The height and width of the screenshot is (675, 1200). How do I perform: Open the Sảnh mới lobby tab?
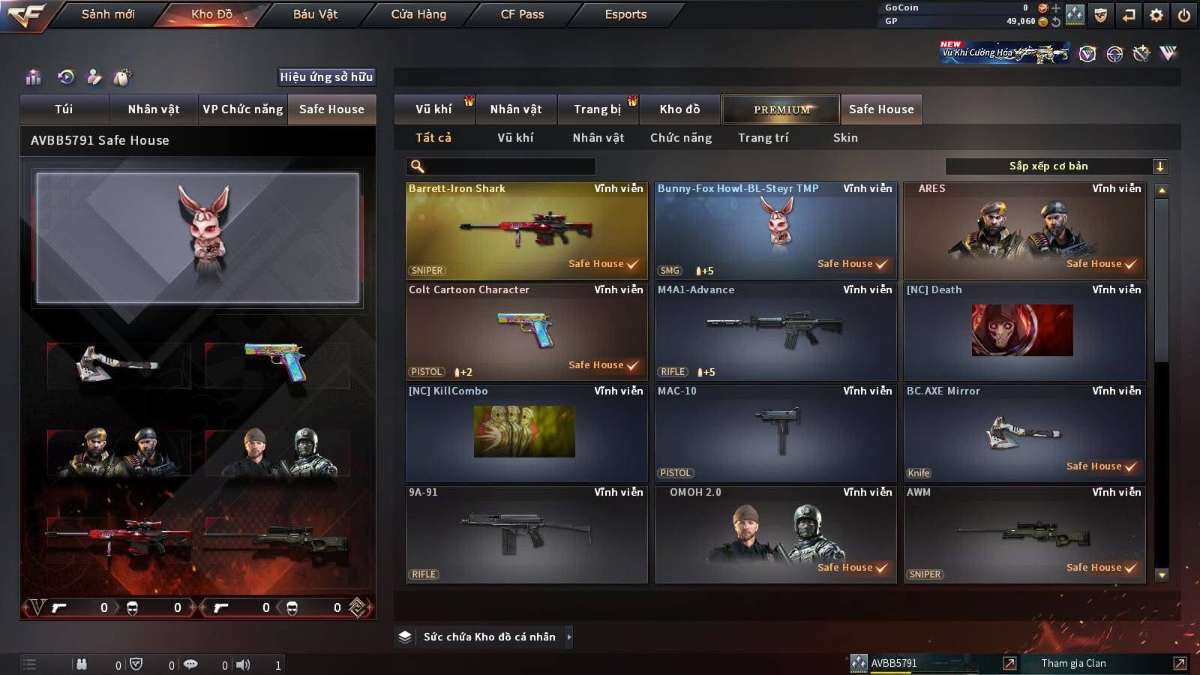pyautogui.click(x=108, y=15)
